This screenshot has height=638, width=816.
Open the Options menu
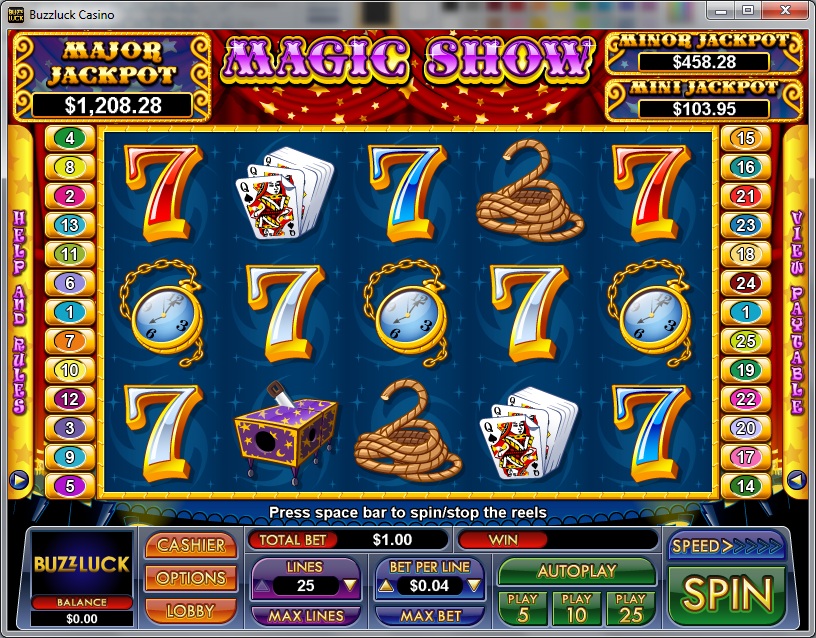[x=191, y=578]
